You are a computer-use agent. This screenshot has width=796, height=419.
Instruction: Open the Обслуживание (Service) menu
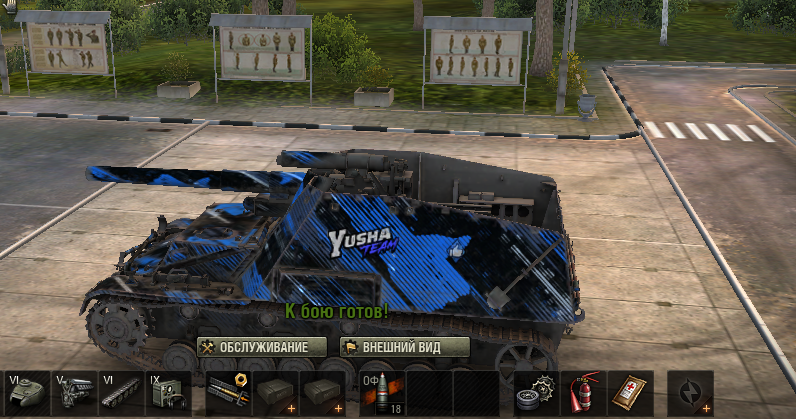pos(263,347)
